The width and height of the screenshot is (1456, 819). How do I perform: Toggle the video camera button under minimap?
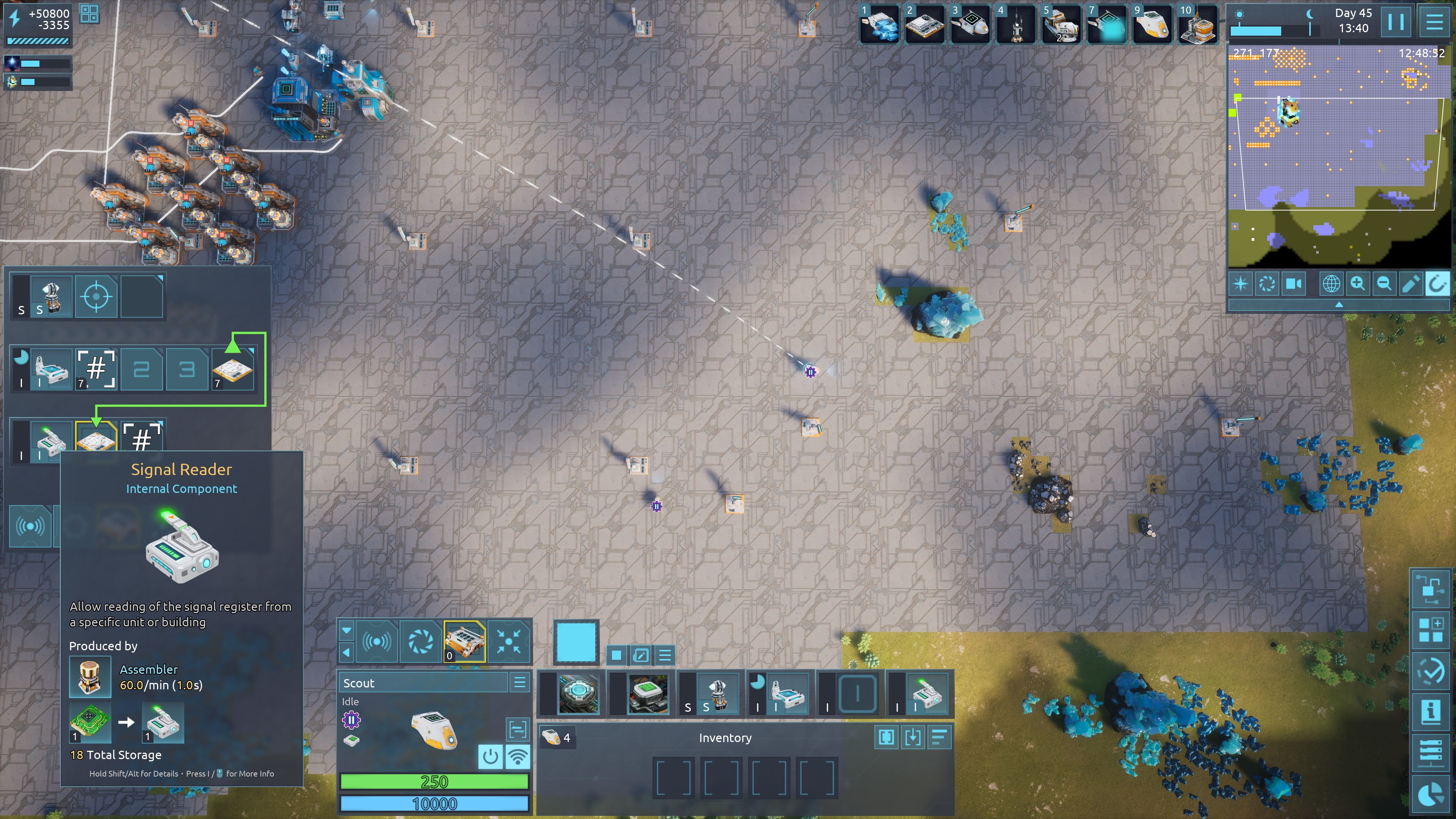(x=1294, y=284)
